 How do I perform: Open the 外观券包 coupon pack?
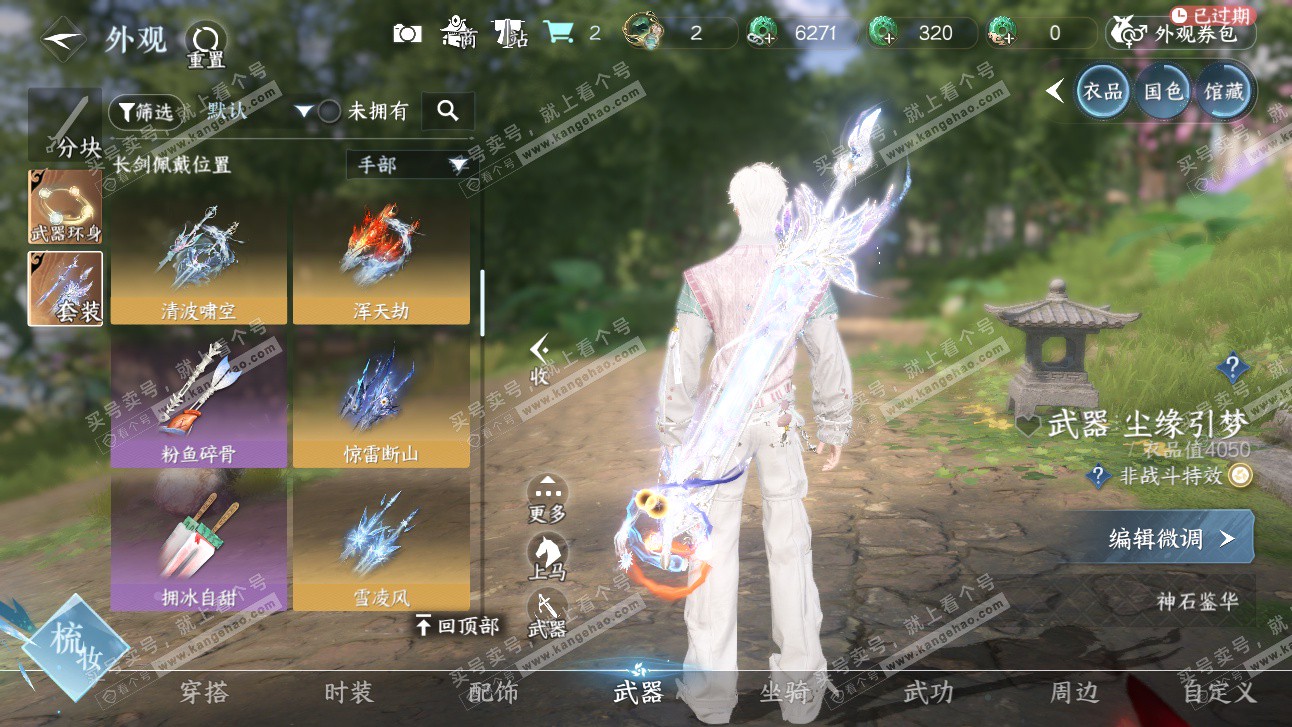(1181, 34)
